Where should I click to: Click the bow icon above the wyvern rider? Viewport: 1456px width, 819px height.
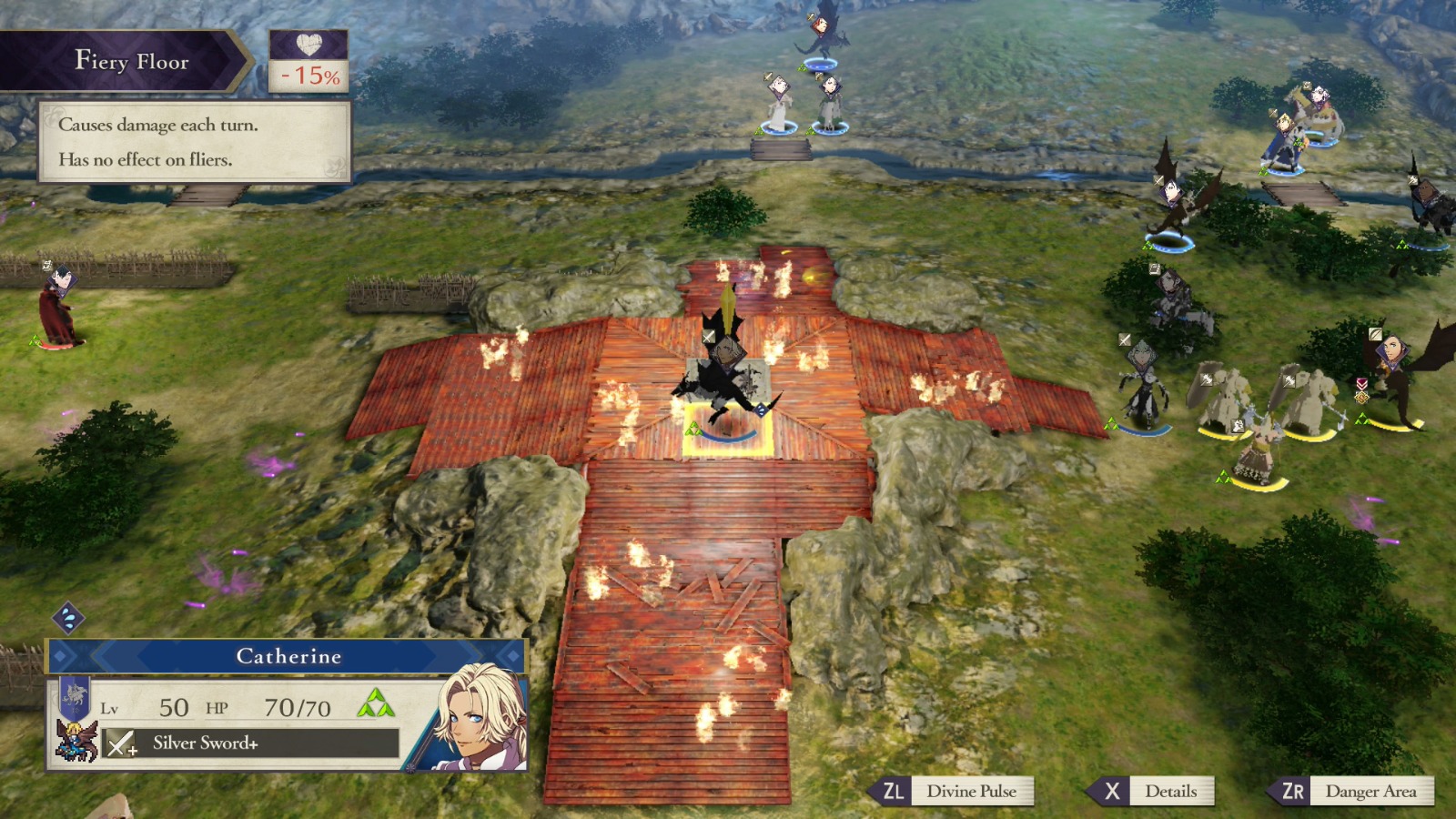1375,336
